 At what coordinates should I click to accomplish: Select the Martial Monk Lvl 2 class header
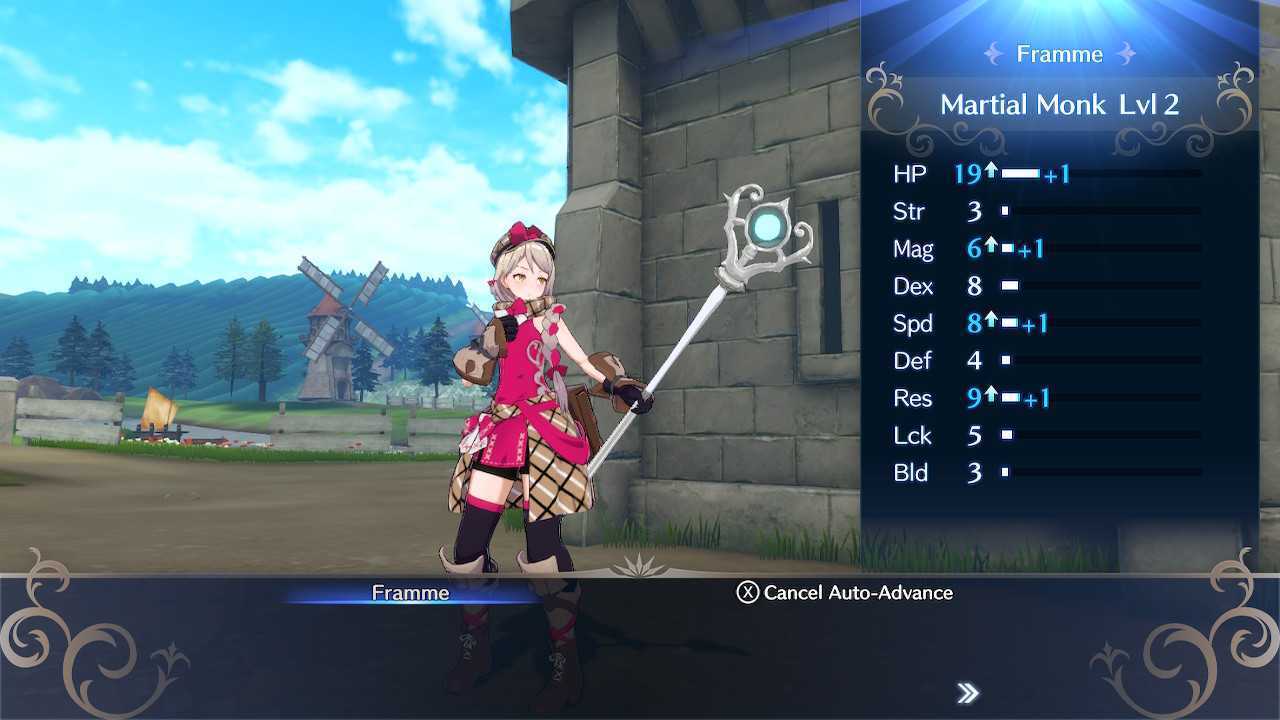tap(1059, 104)
